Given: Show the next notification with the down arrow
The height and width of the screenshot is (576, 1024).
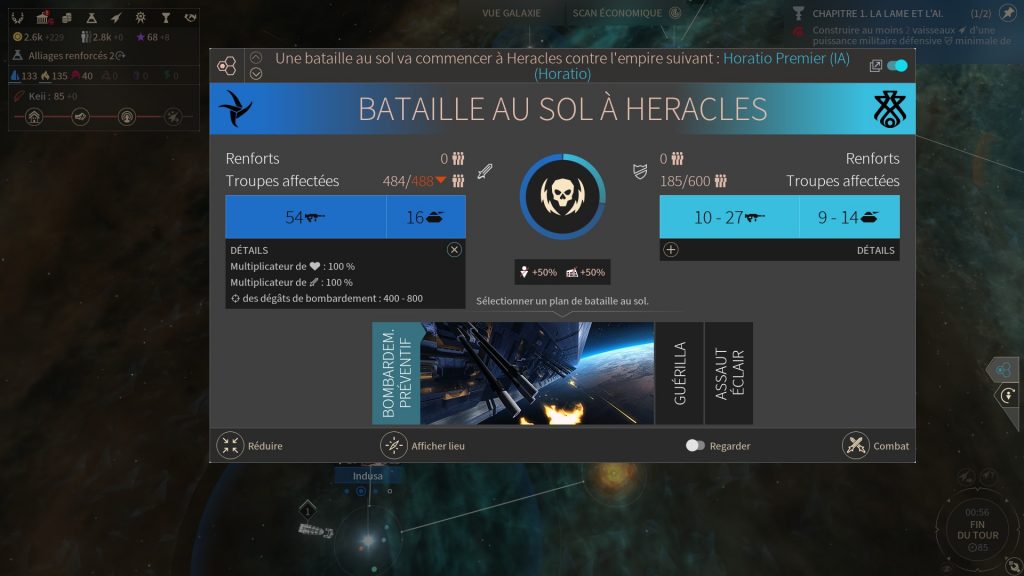Looking at the screenshot, I should click(x=256, y=73).
